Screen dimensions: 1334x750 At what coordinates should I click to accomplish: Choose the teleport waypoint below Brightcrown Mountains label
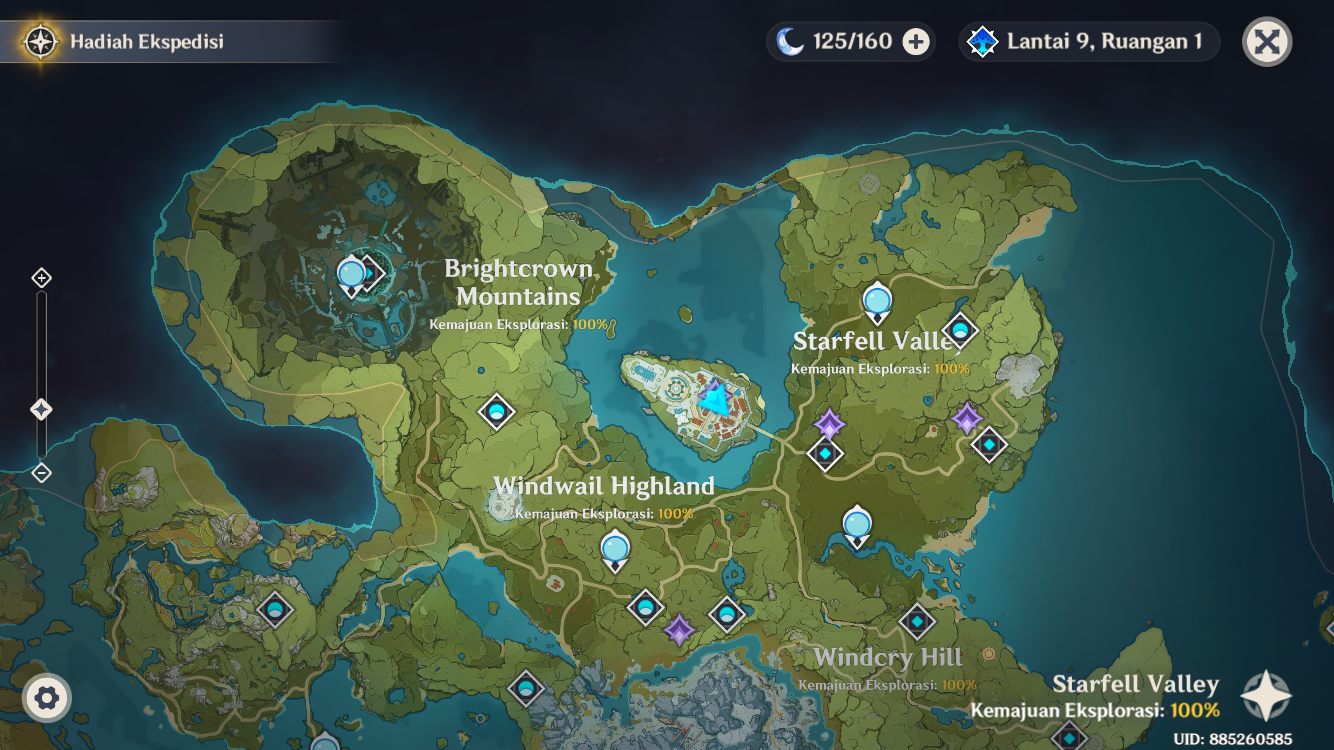[496, 411]
